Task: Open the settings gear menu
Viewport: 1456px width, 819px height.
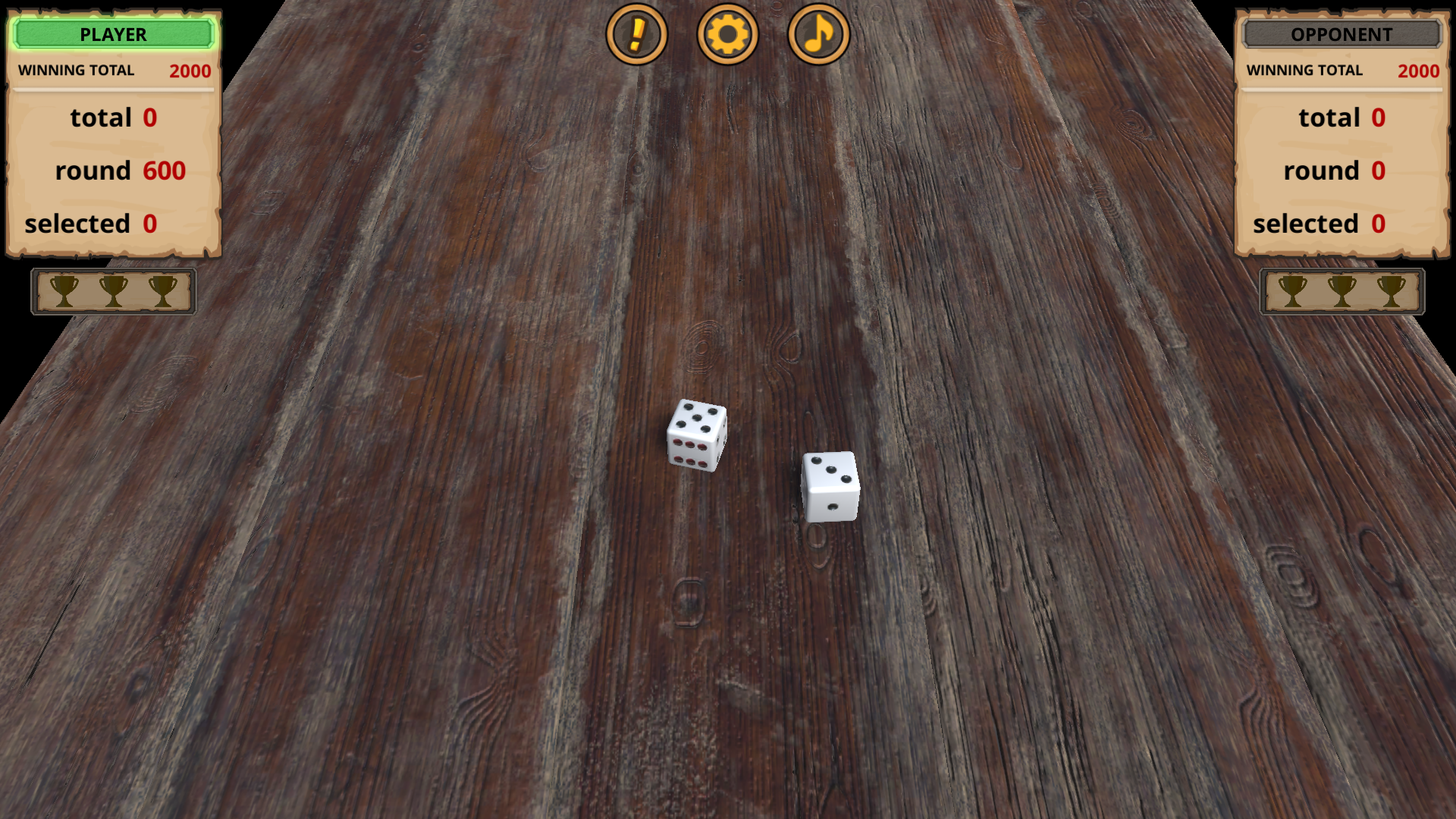Action: [727, 34]
